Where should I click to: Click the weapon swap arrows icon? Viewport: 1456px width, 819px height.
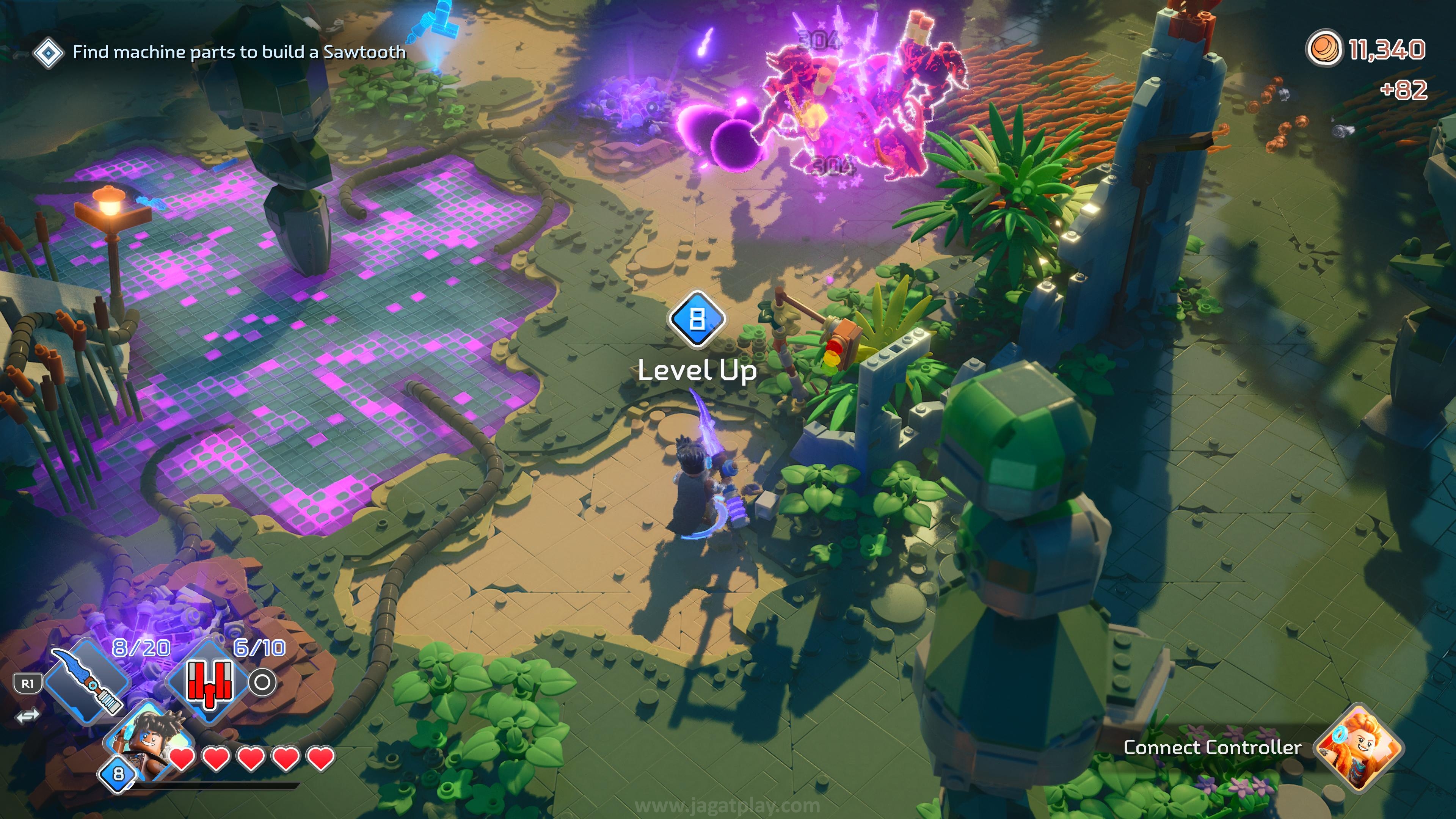tap(27, 716)
